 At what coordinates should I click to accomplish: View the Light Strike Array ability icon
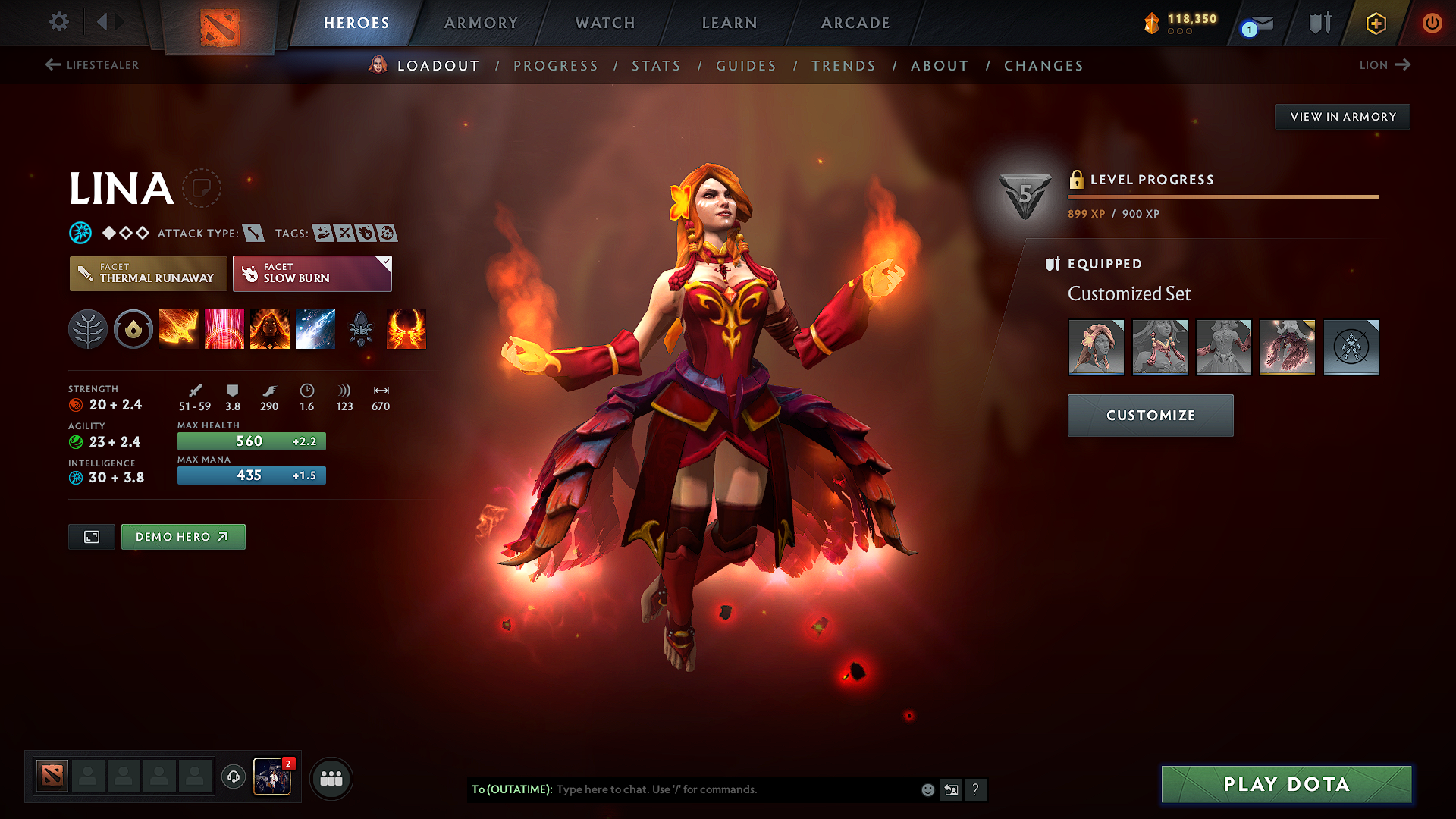click(224, 329)
